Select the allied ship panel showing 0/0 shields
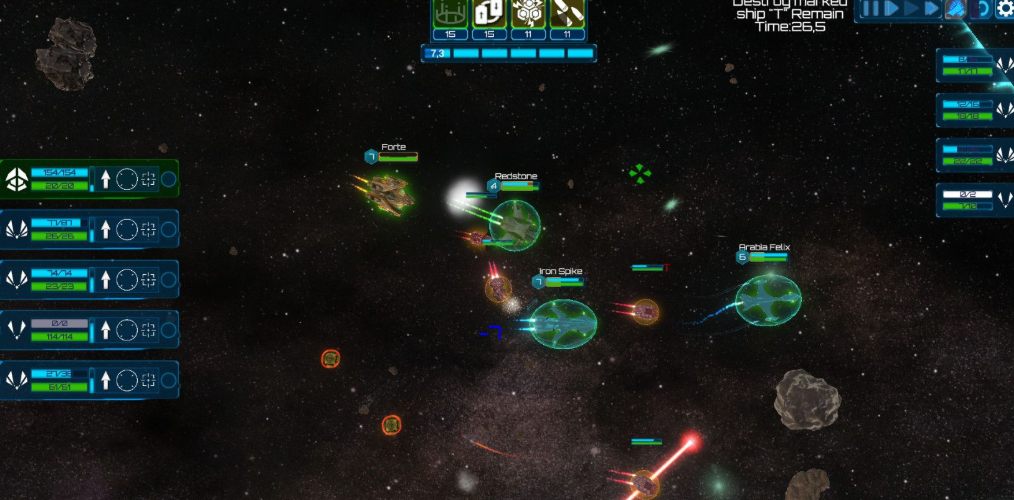 click(88, 329)
